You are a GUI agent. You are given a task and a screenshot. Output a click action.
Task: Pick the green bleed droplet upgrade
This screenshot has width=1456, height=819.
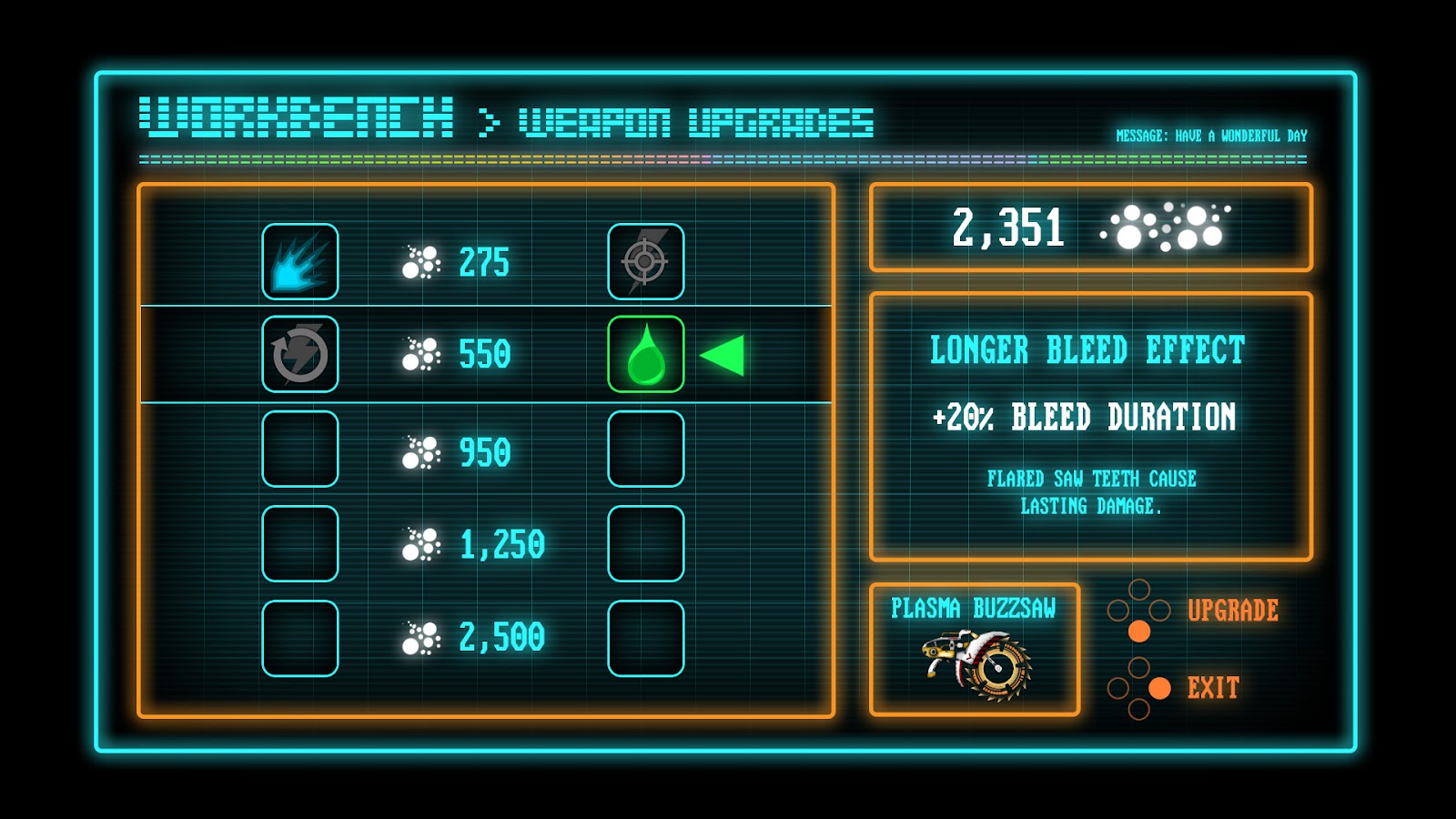coord(646,354)
